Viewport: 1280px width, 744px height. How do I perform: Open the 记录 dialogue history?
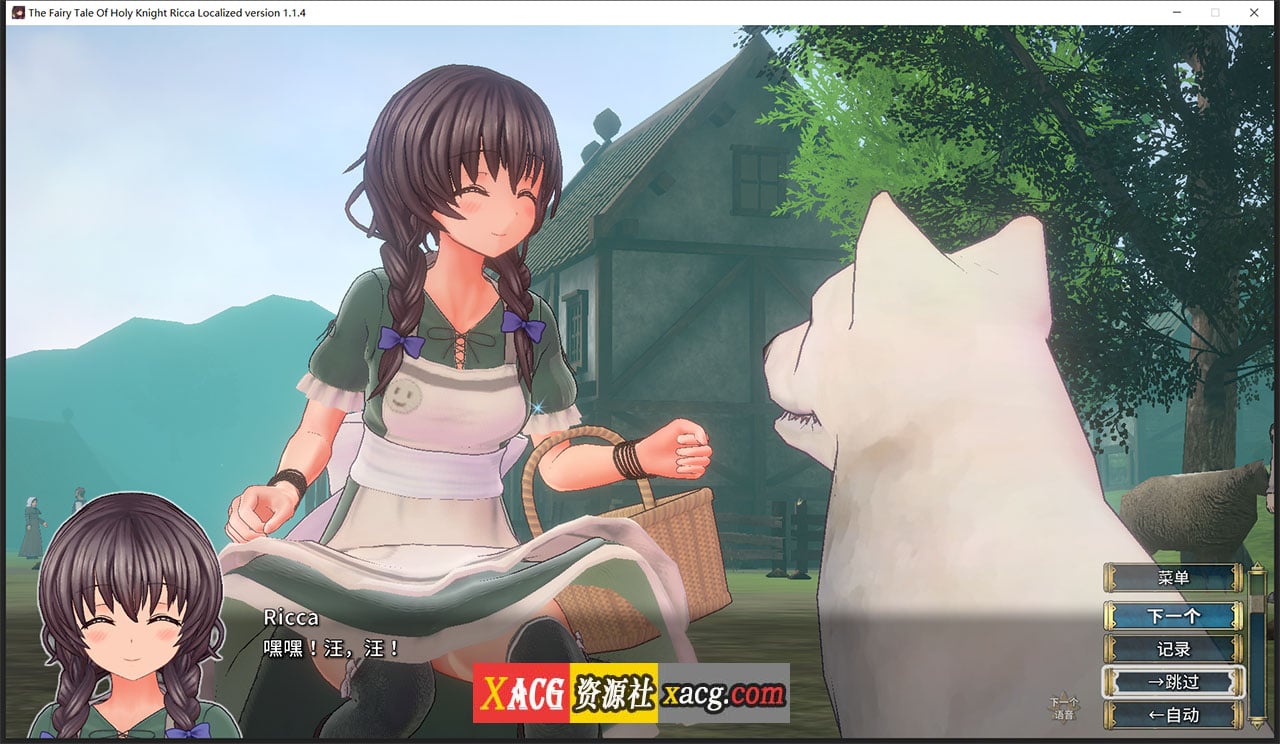pos(1176,647)
